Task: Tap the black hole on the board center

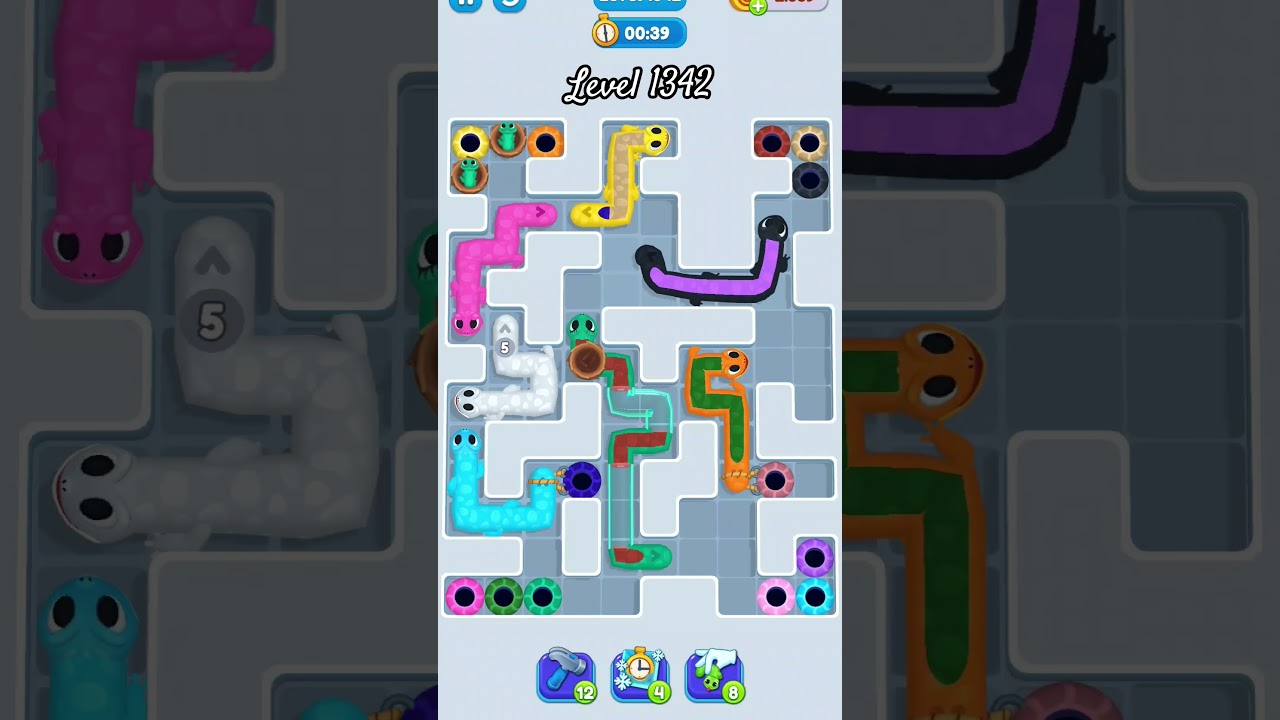Action: click(582, 481)
